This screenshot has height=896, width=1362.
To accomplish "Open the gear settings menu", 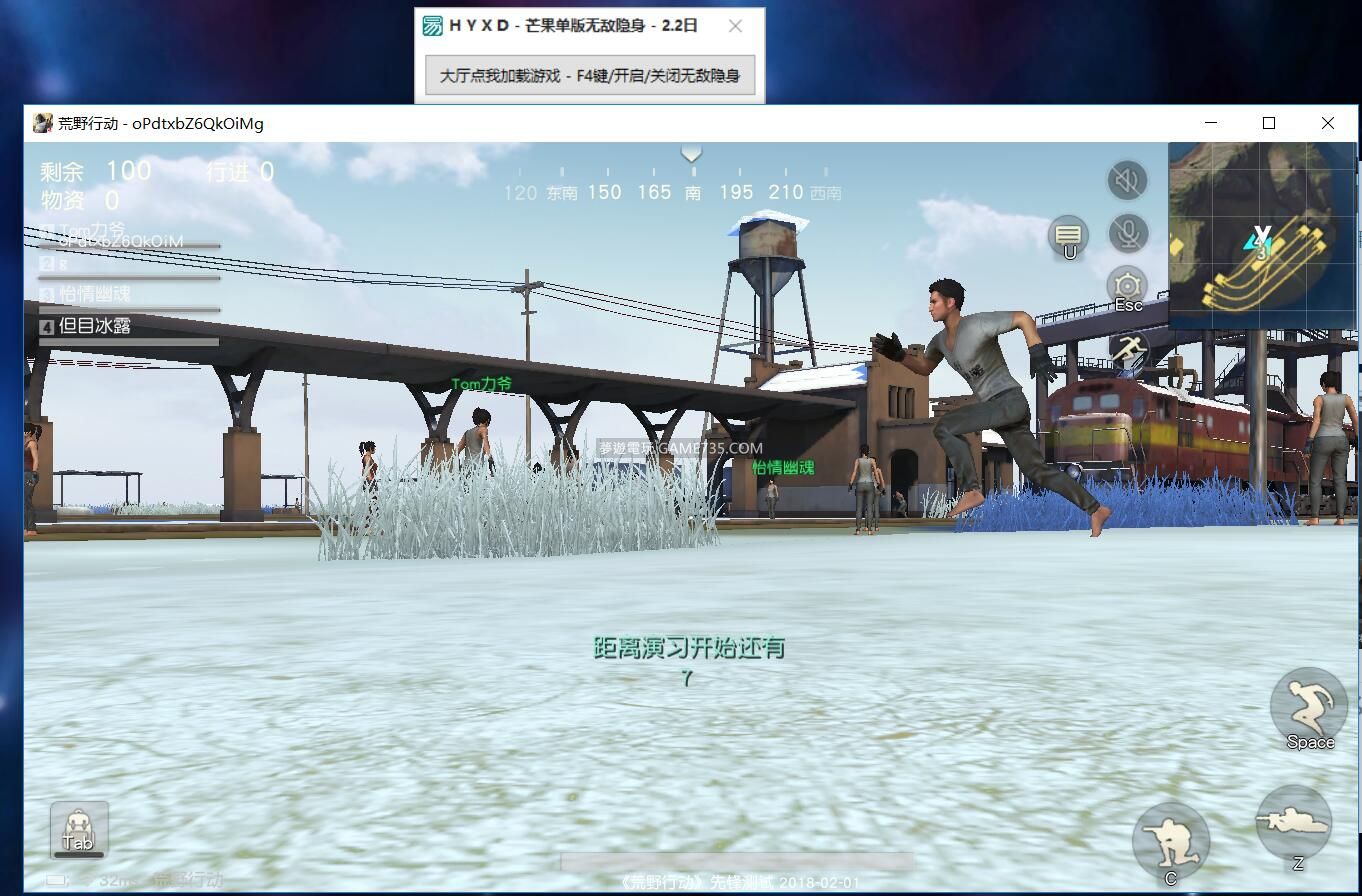I will pos(1127,287).
